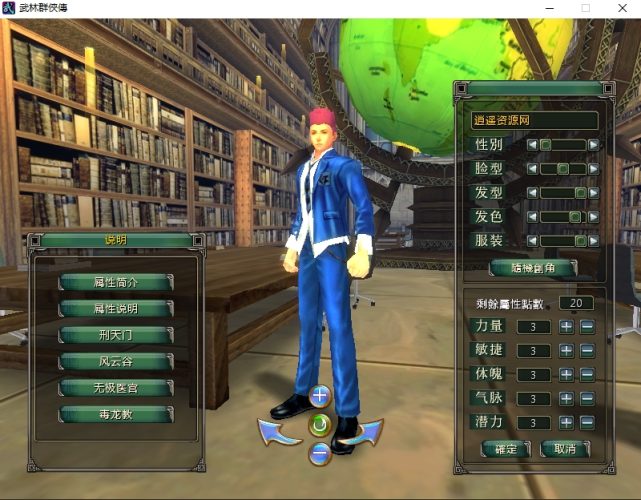The image size is (641, 500).
Task: Zoom in on character with plus button
Action: (x=320, y=396)
